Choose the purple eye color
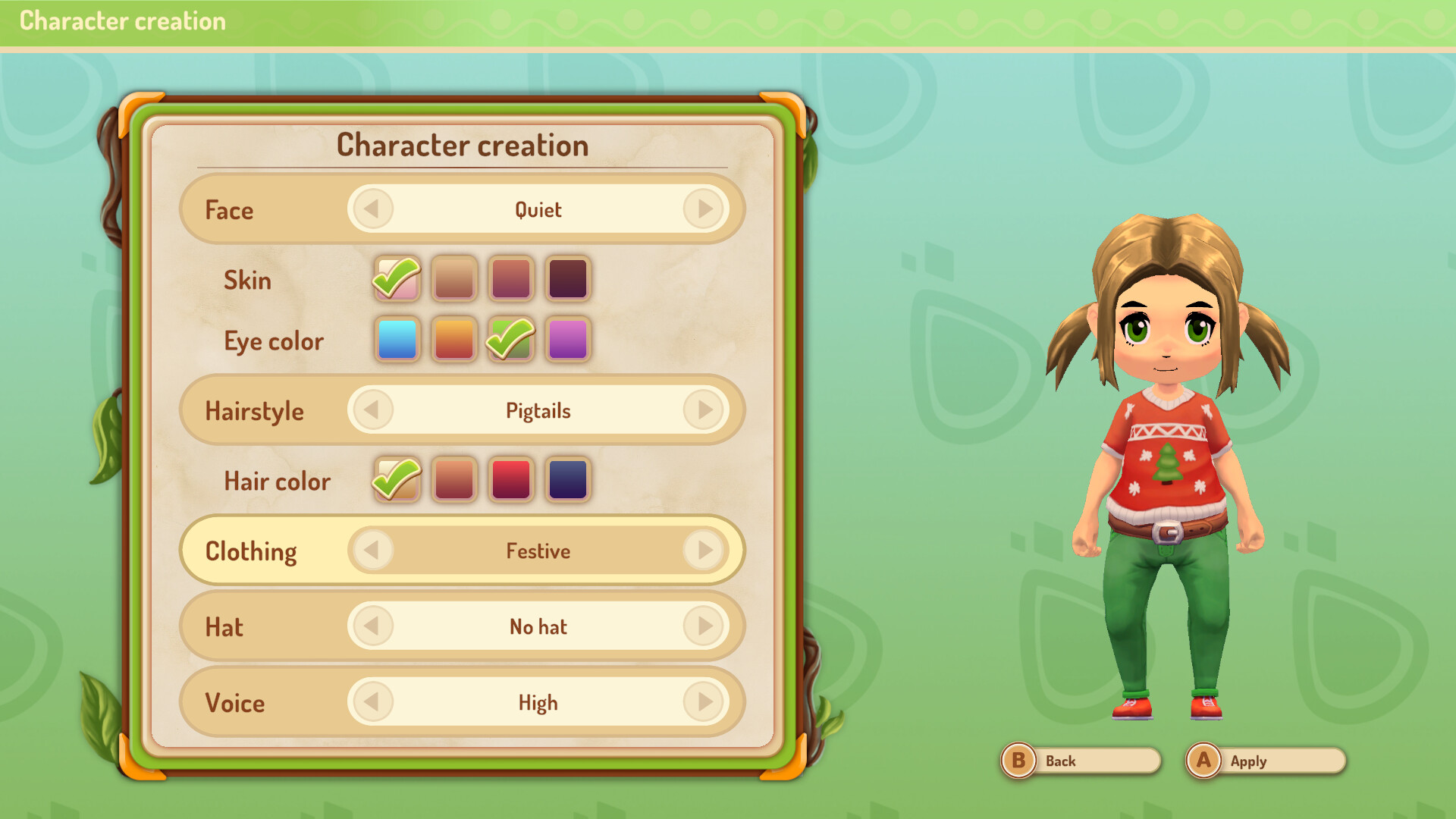 click(568, 340)
